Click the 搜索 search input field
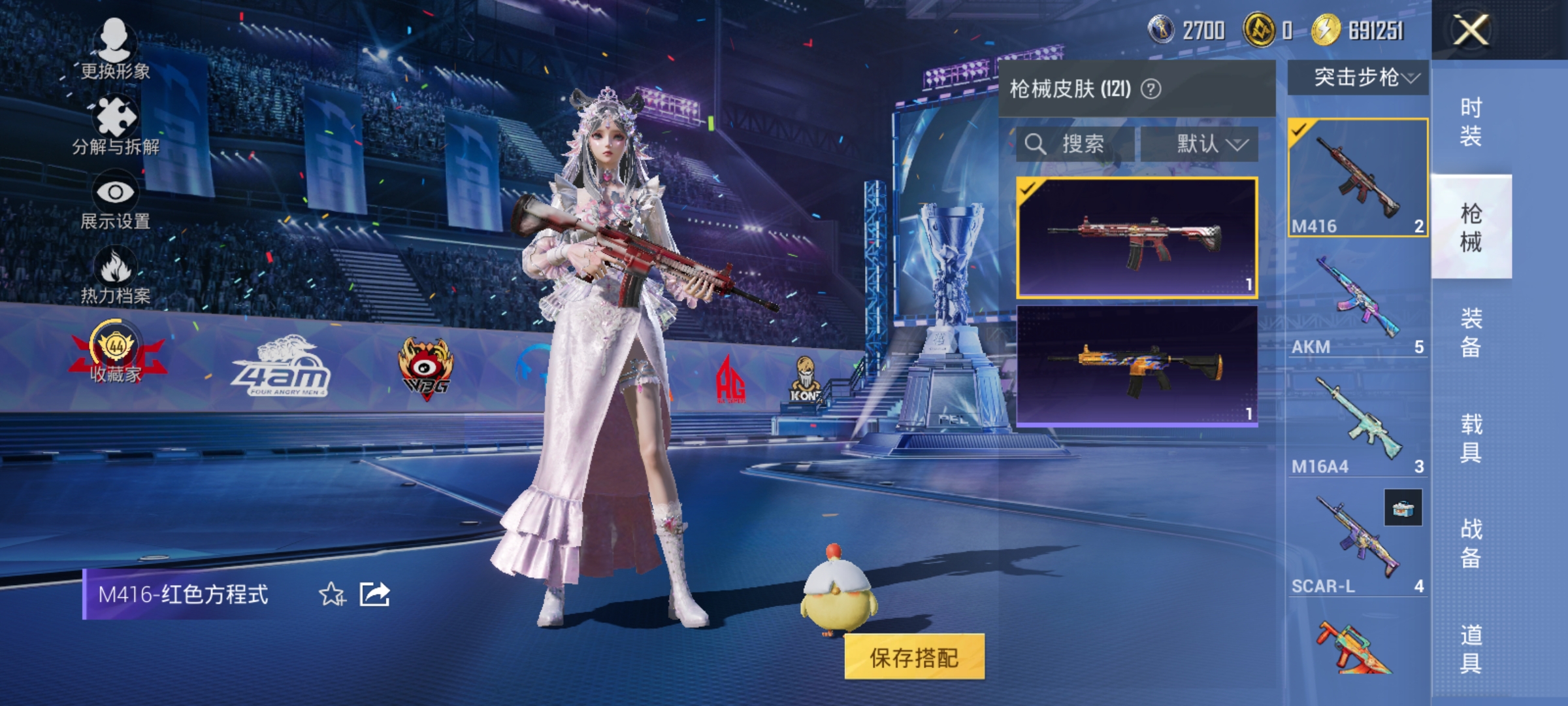The image size is (1568, 706). pos(1085,143)
